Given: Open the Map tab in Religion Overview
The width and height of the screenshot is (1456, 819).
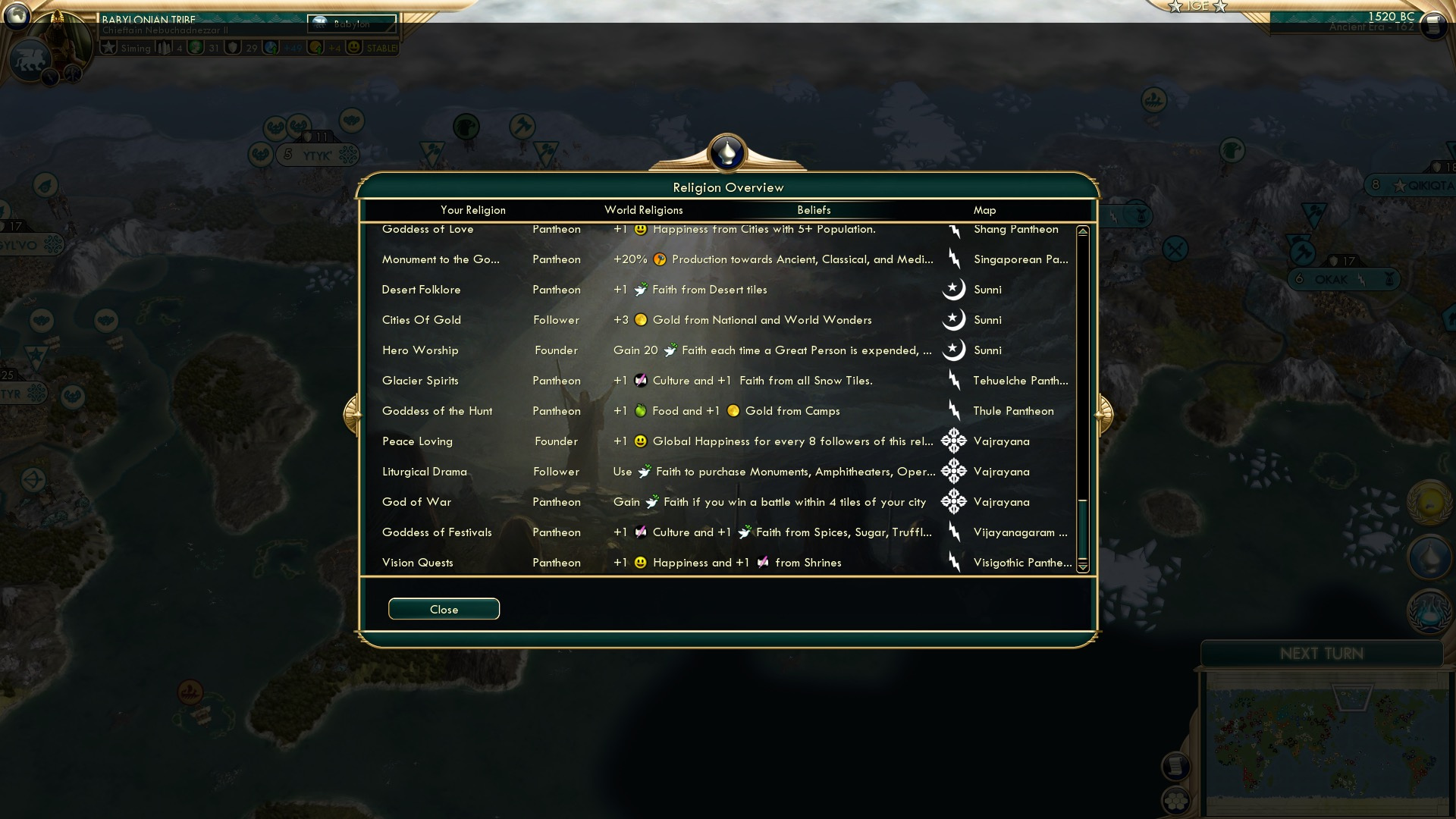Looking at the screenshot, I should pyautogui.click(x=984, y=210).
